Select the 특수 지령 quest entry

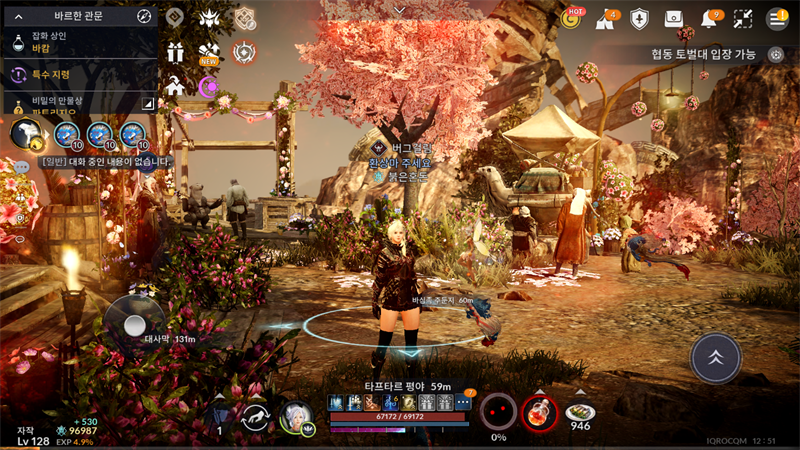(x=80, y=74)
